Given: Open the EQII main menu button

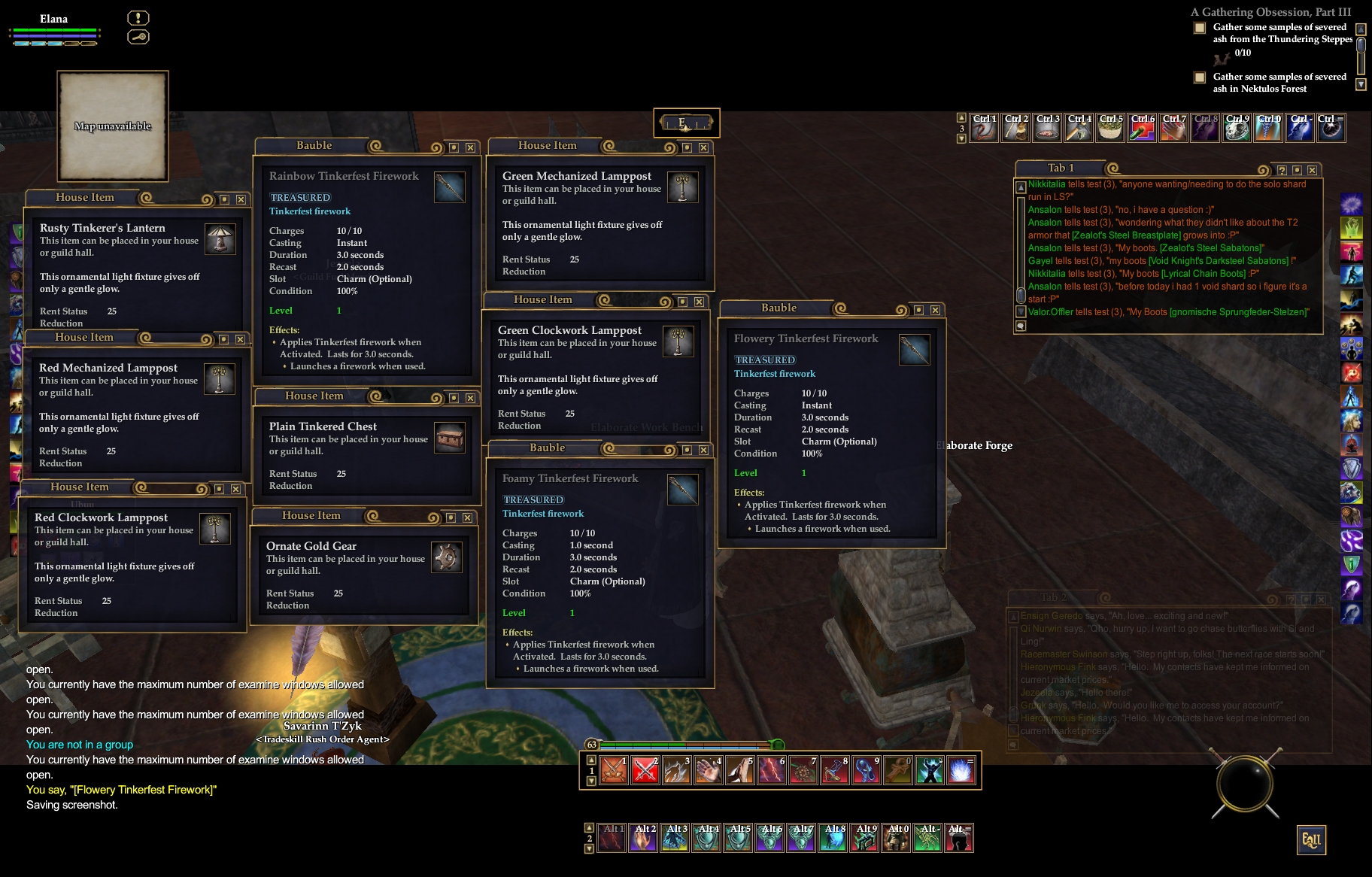Looking at the screenshot, I should click(x=1310, y=840).
